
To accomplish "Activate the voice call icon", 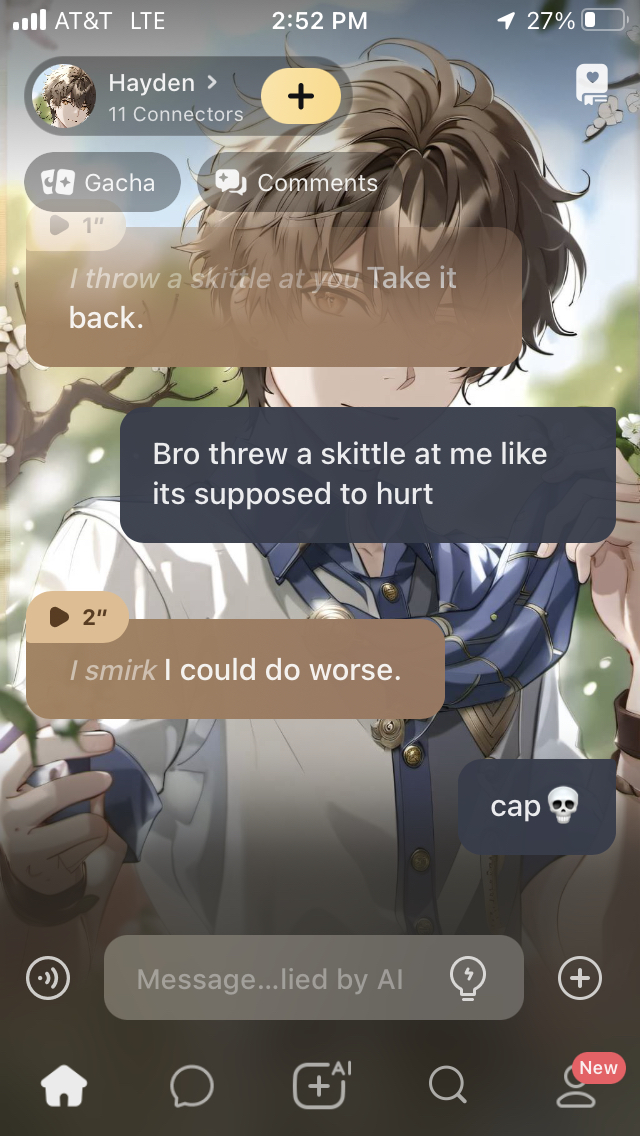I will 48,978.
